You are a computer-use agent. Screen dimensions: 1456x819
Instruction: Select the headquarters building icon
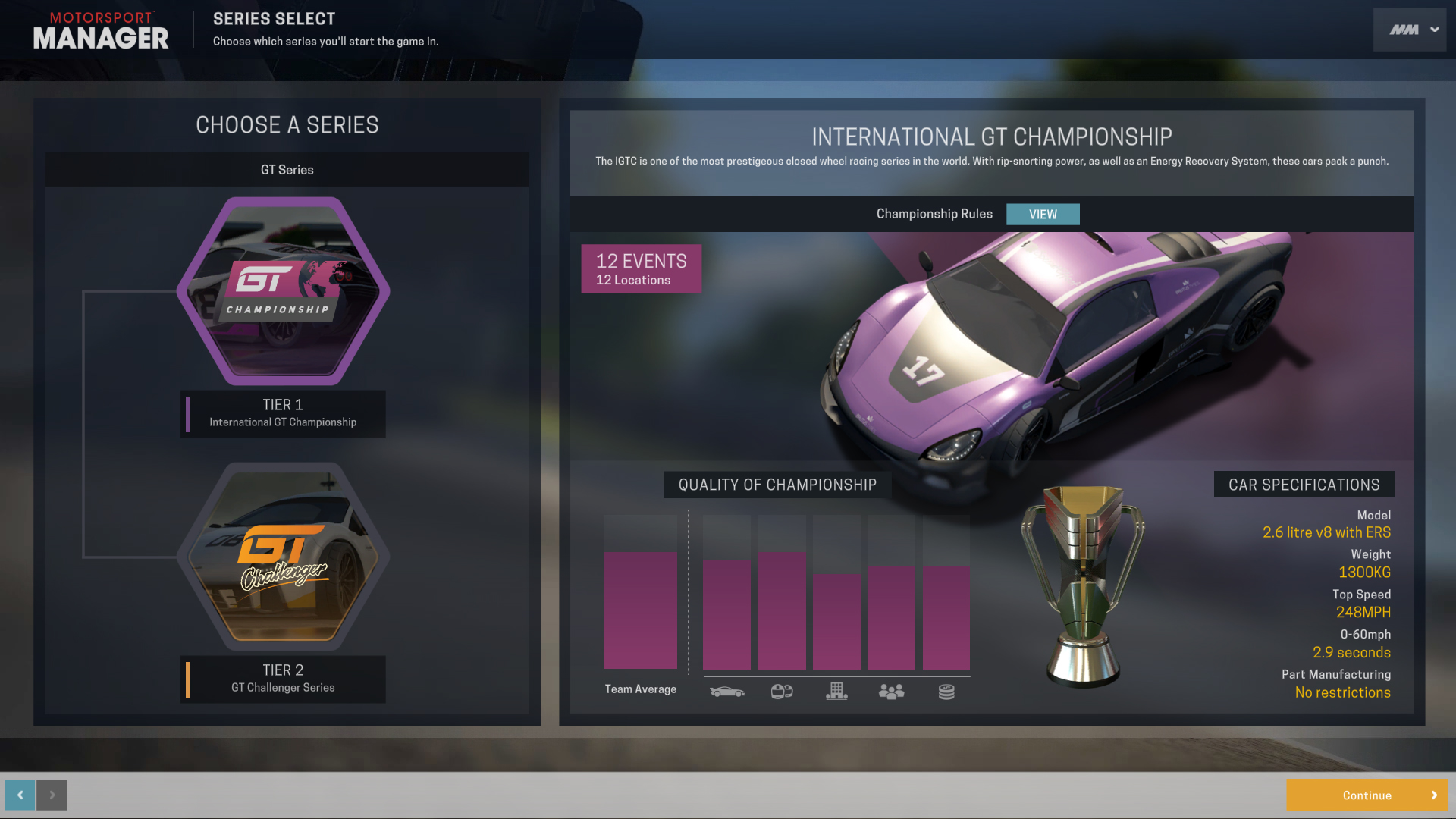pyautogui.click(x=836, y=691)
